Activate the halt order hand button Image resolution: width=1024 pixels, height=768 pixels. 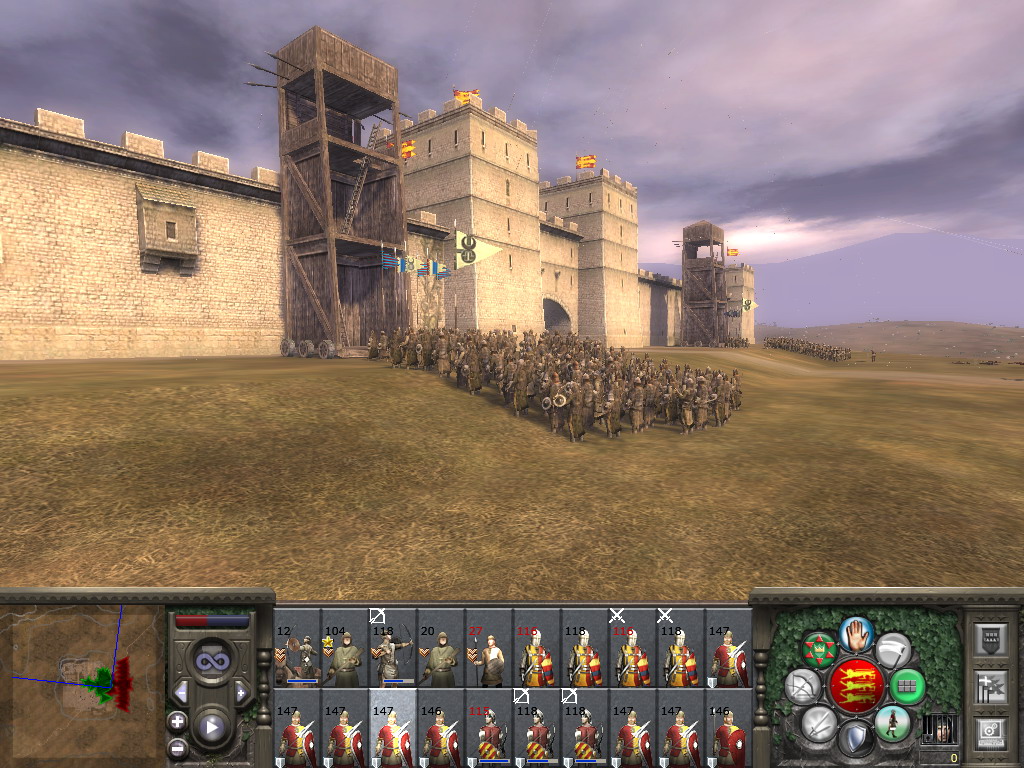click(x=857, y=633)
